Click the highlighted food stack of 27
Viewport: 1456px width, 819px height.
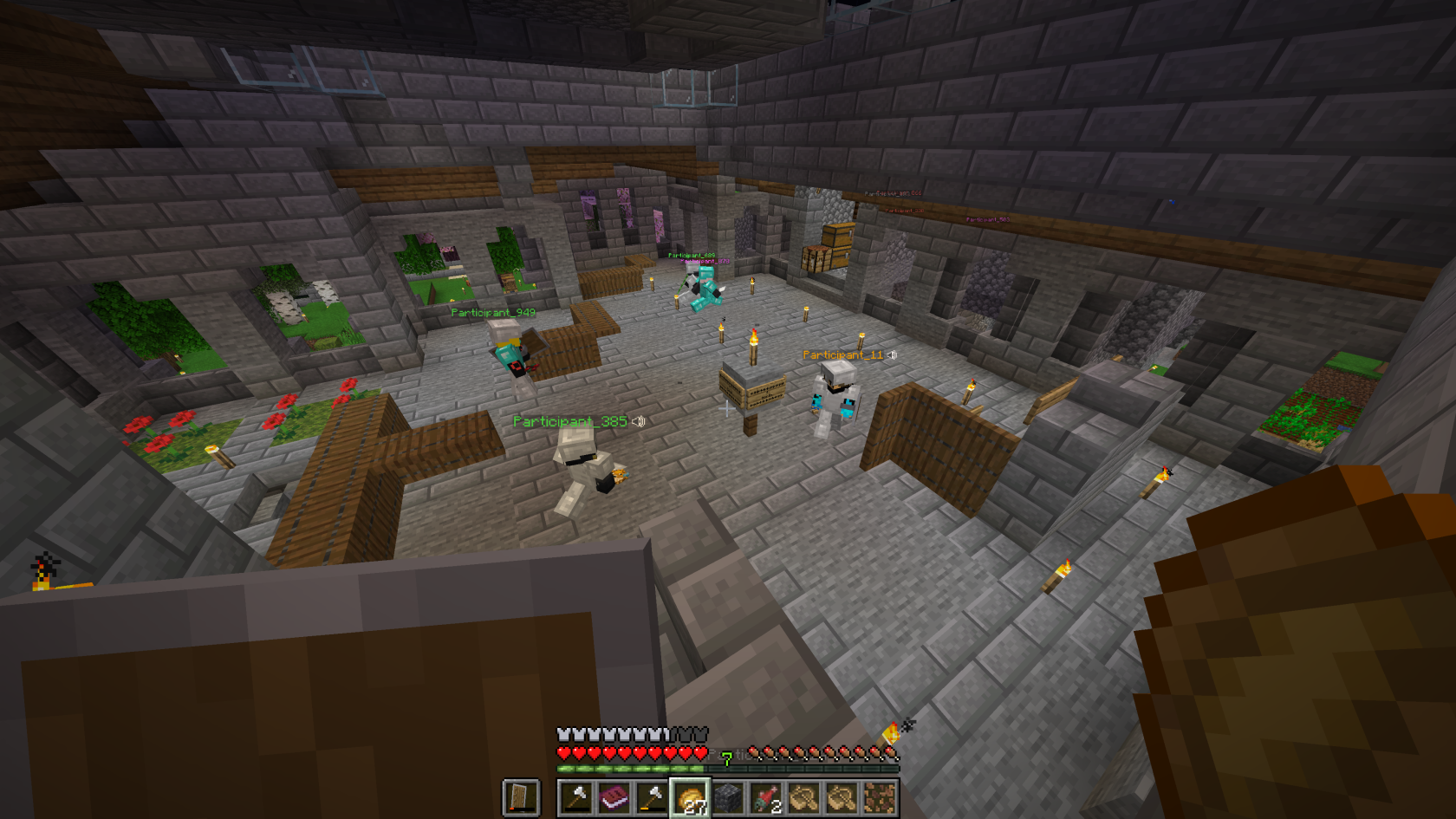690,797
